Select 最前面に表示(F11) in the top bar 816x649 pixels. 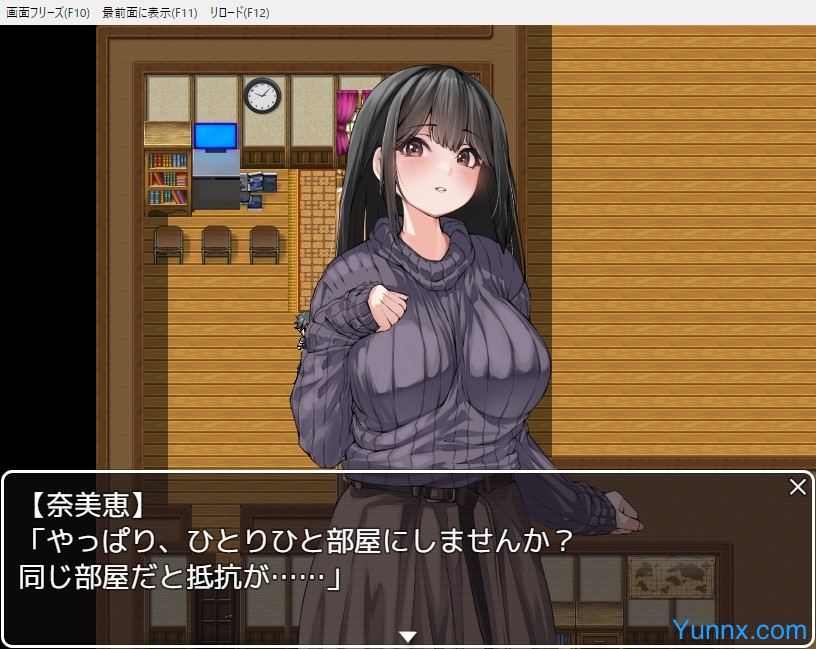coord(150,13)
